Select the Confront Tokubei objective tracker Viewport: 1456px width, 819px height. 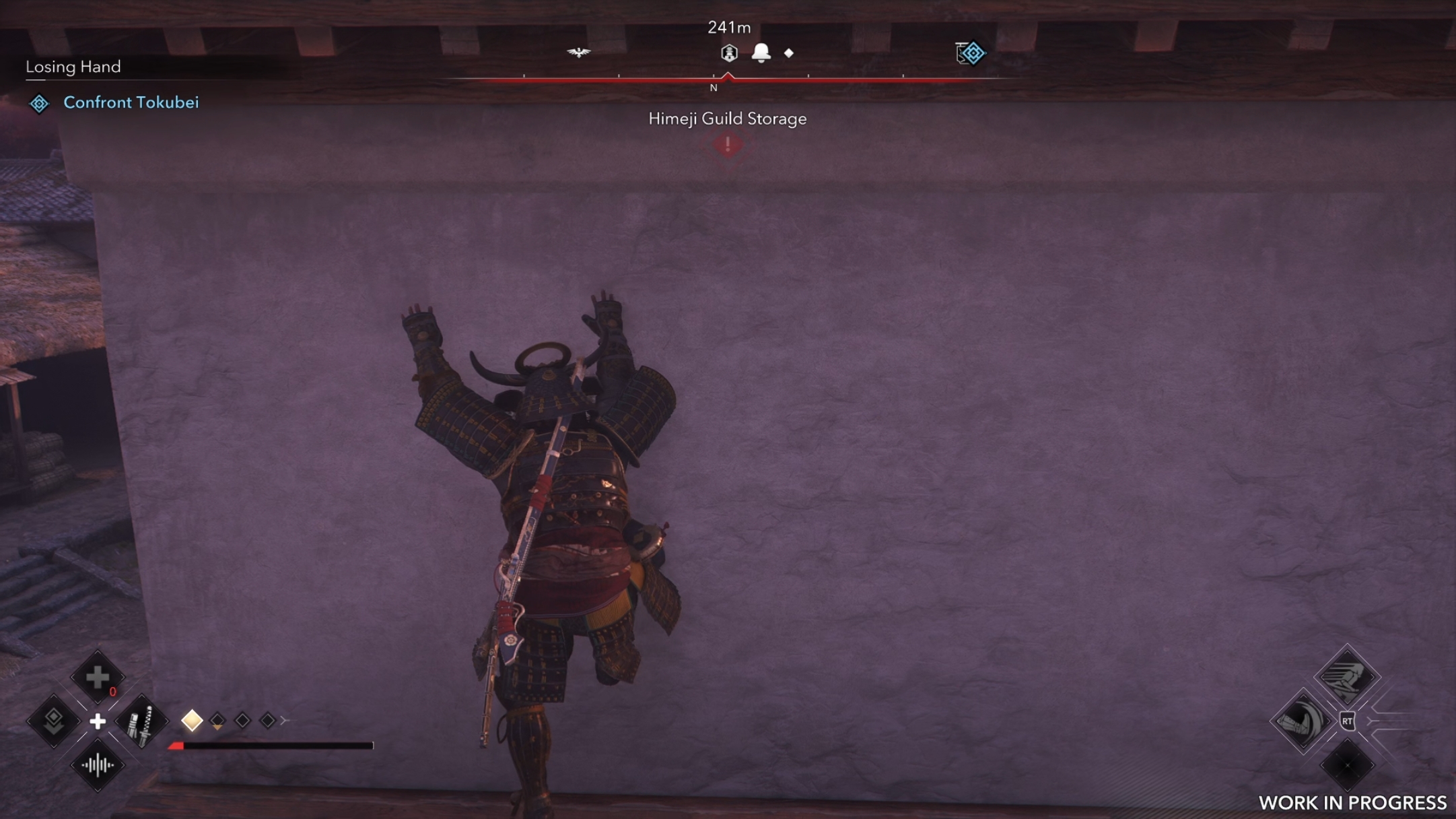131,102
